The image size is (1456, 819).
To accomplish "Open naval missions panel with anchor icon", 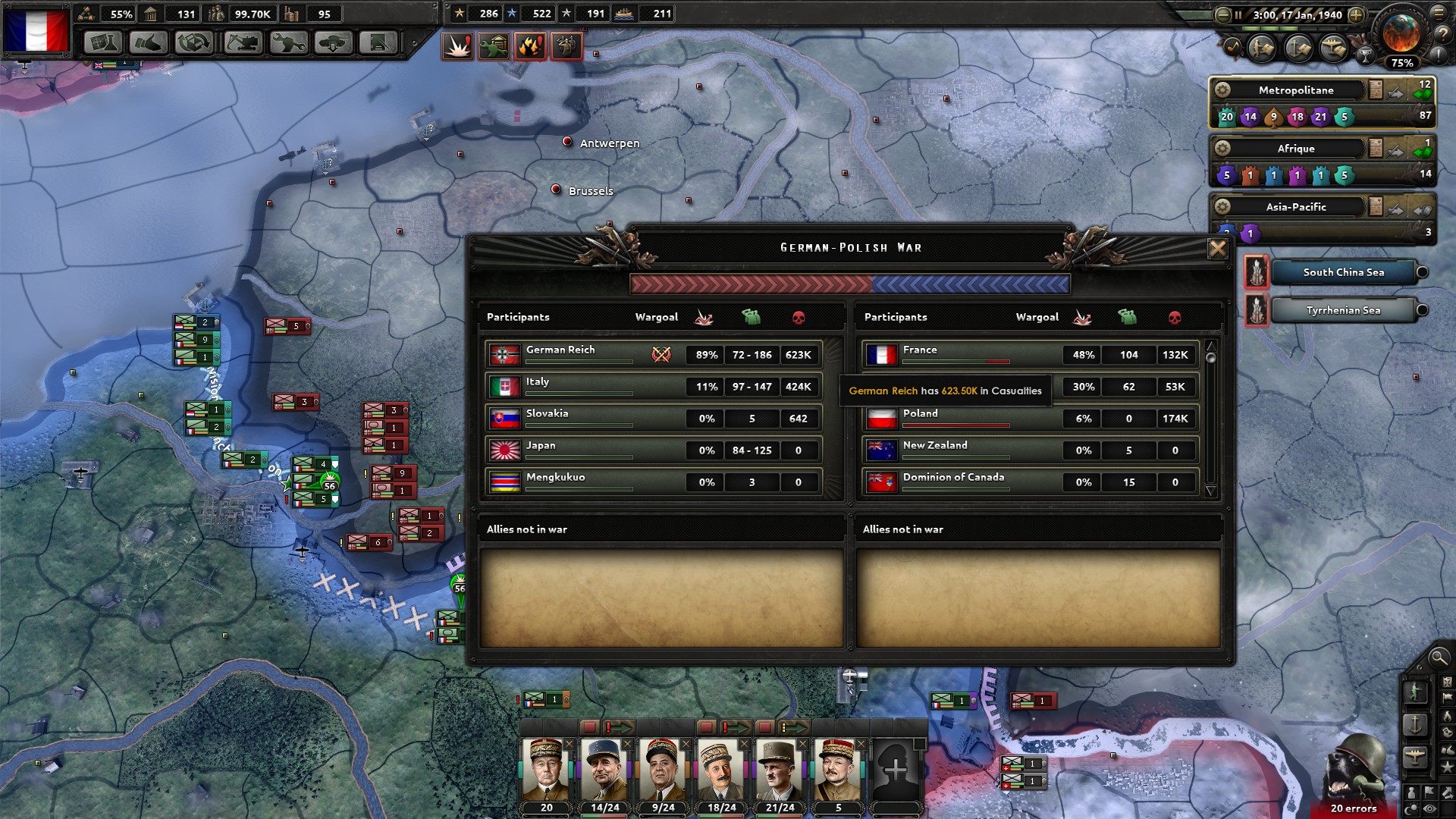I will [x=1297, y=48].
